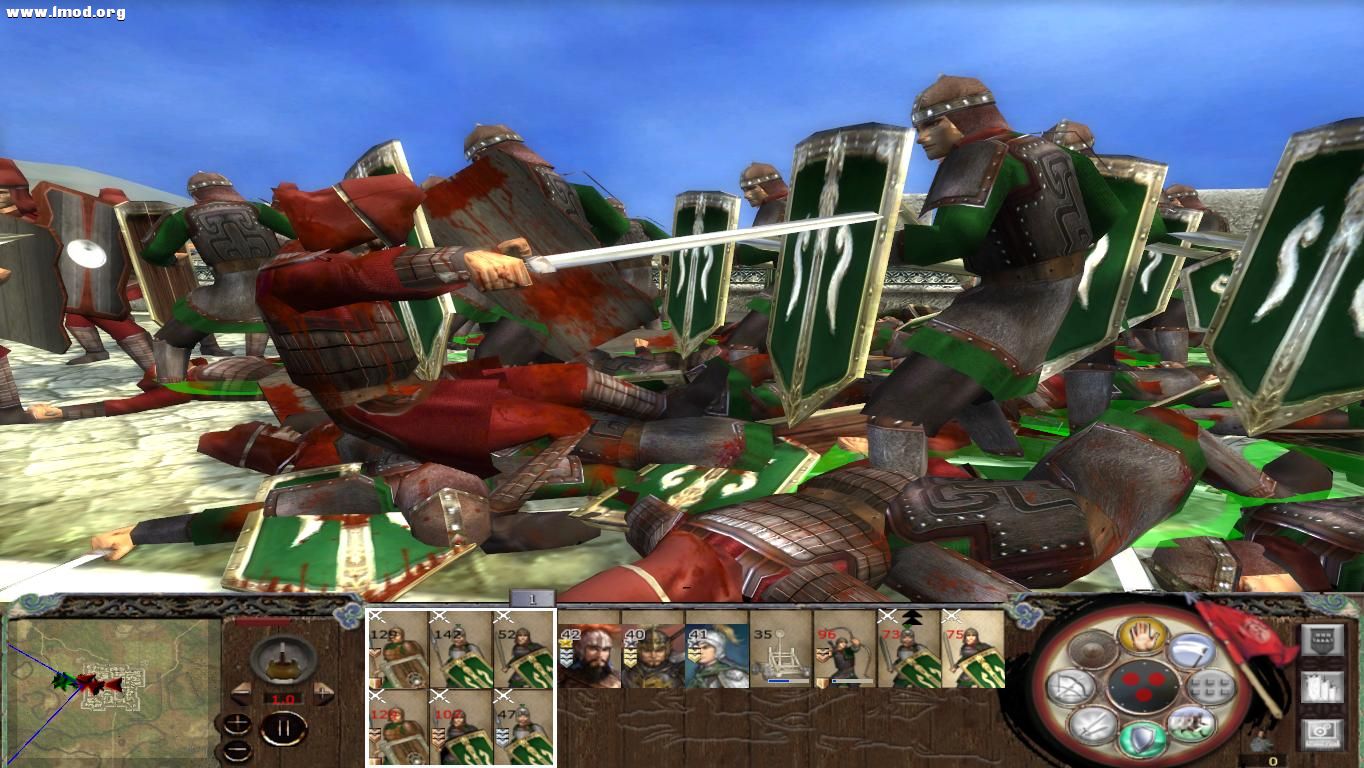Enable fire at will with the bow icon
The image size is (1364, 768).
click(1072, 688)
